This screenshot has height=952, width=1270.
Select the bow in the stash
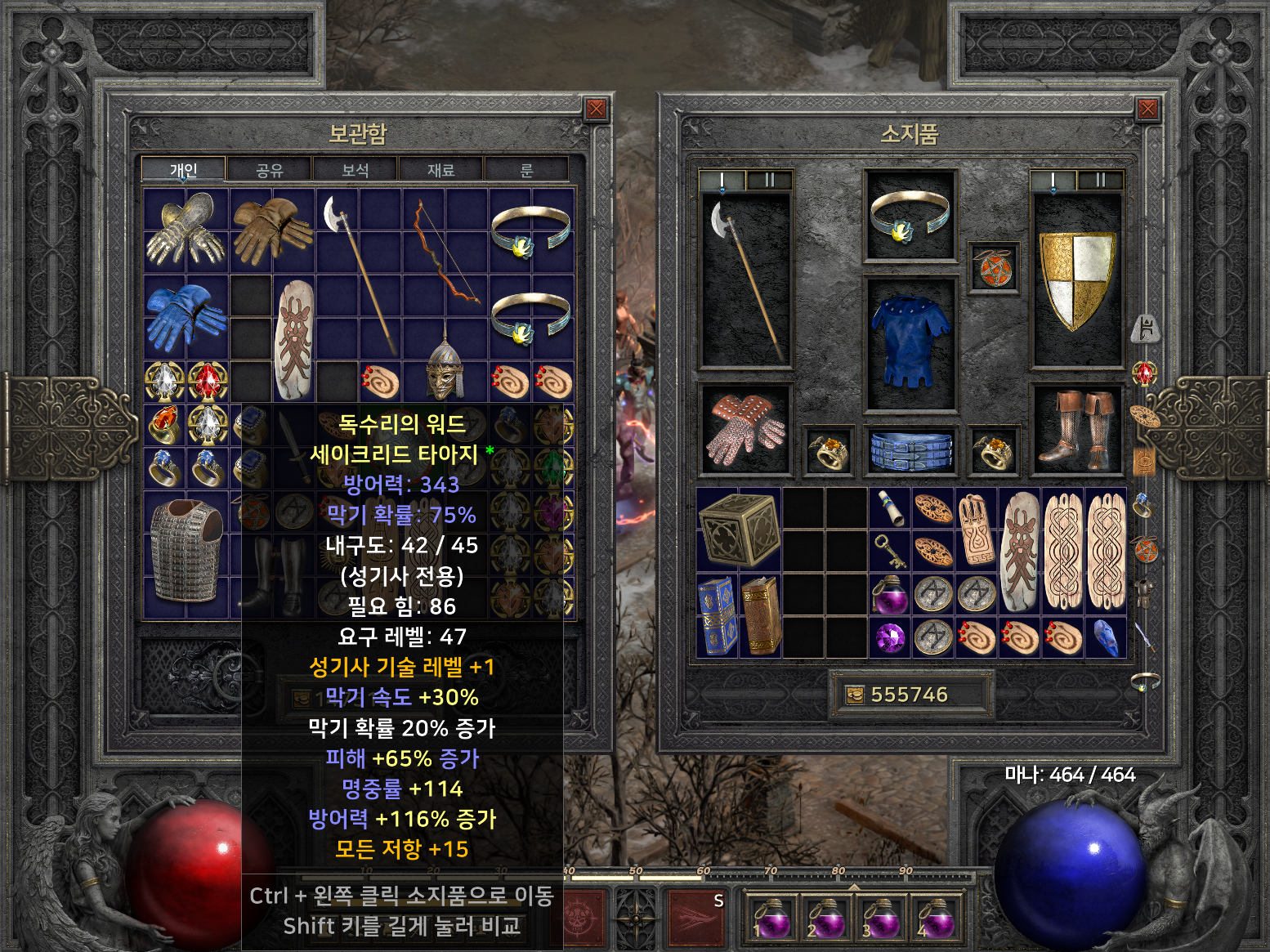coord(445,252)
